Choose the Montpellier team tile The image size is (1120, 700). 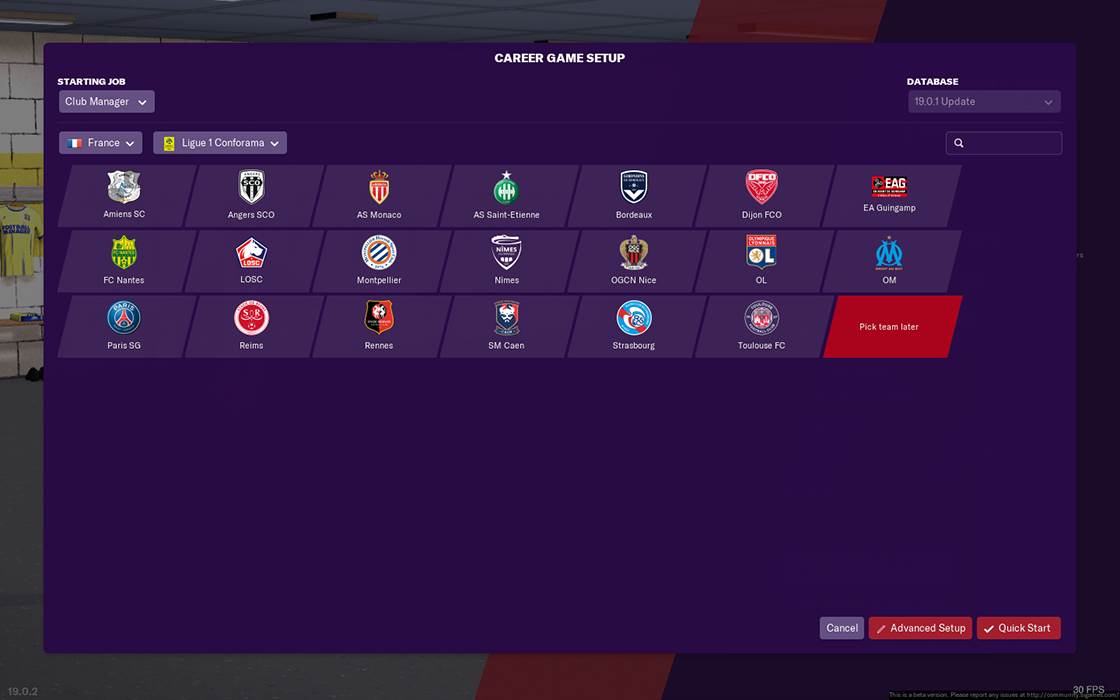tap(379, 261)
